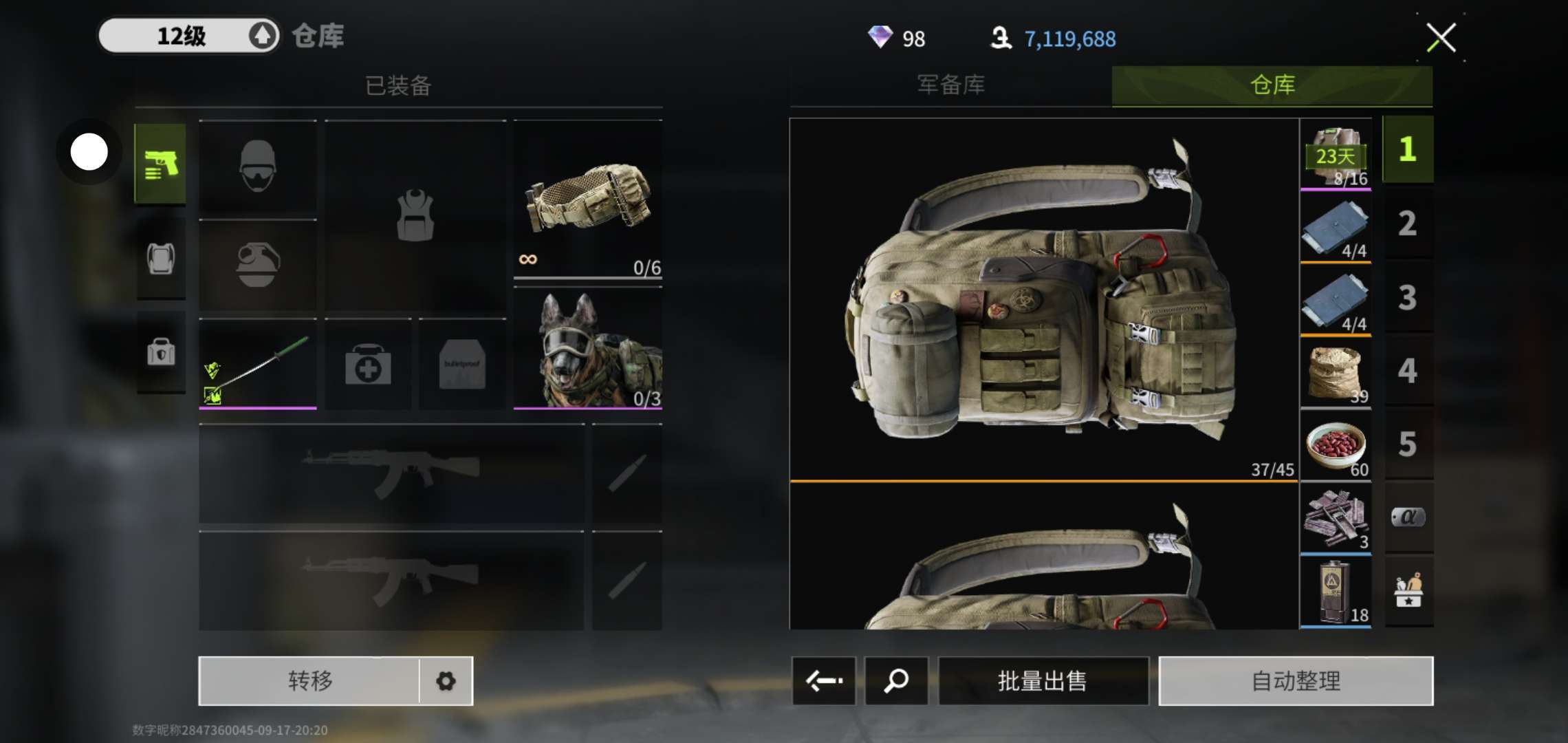
Task: Tap the 批量出售 bulk sell button
Action: click(1043, 681)
